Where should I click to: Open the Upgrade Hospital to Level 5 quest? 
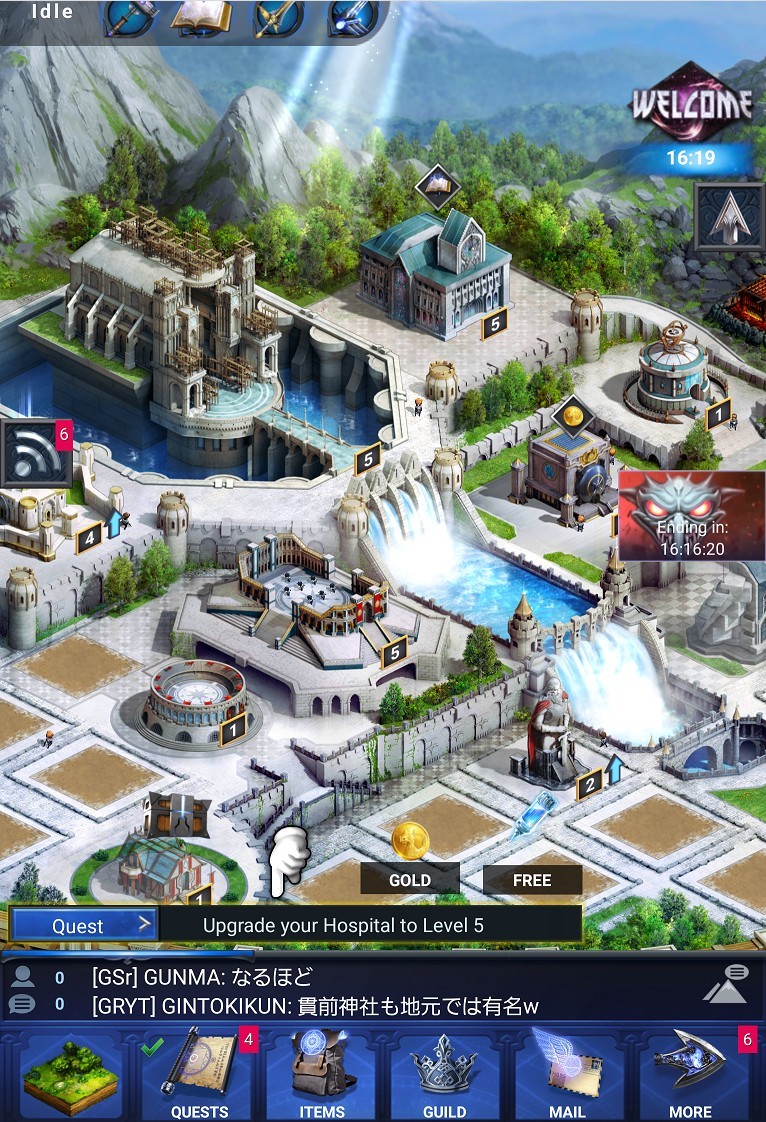point(370,925)
